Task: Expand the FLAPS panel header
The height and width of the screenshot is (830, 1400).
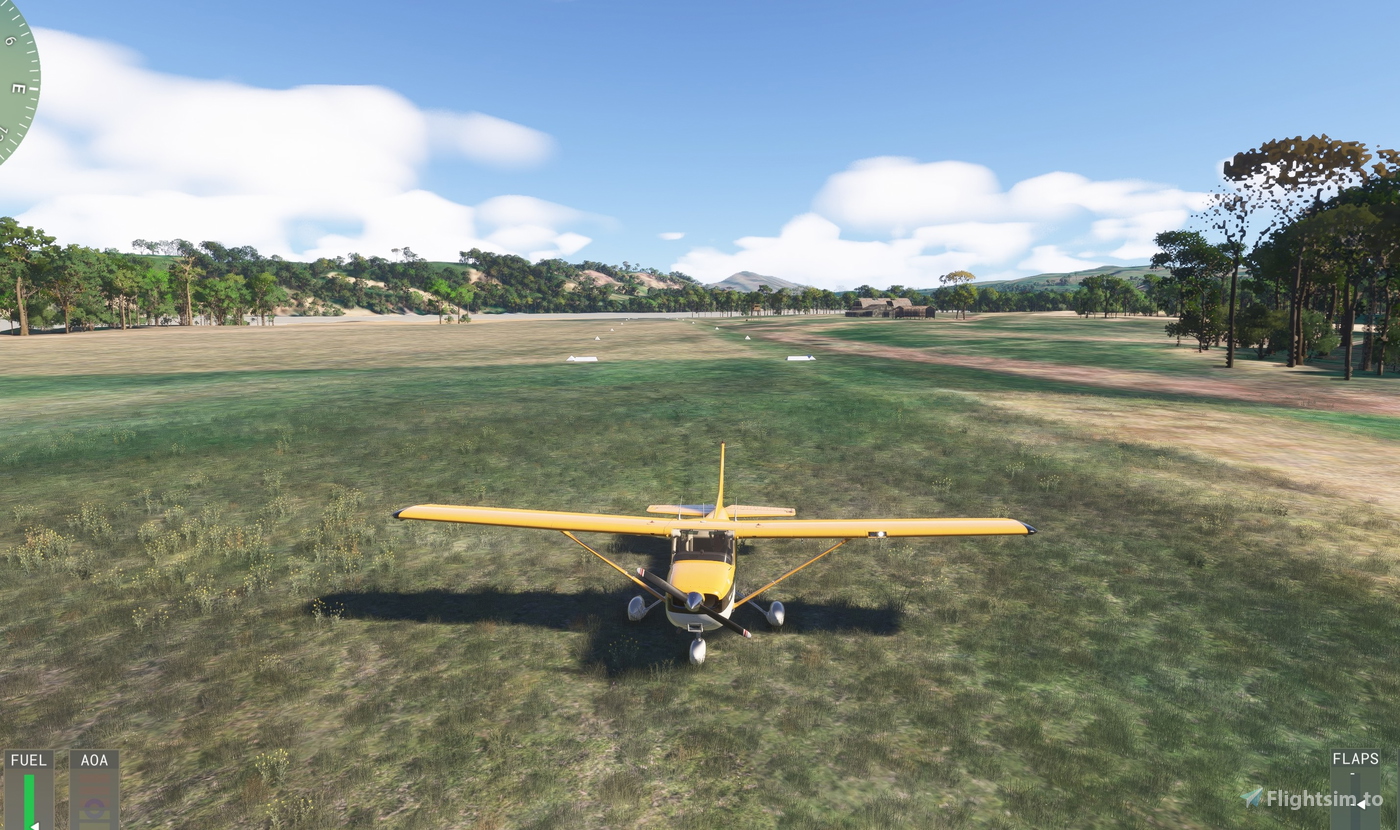Action: (1355, 759)
